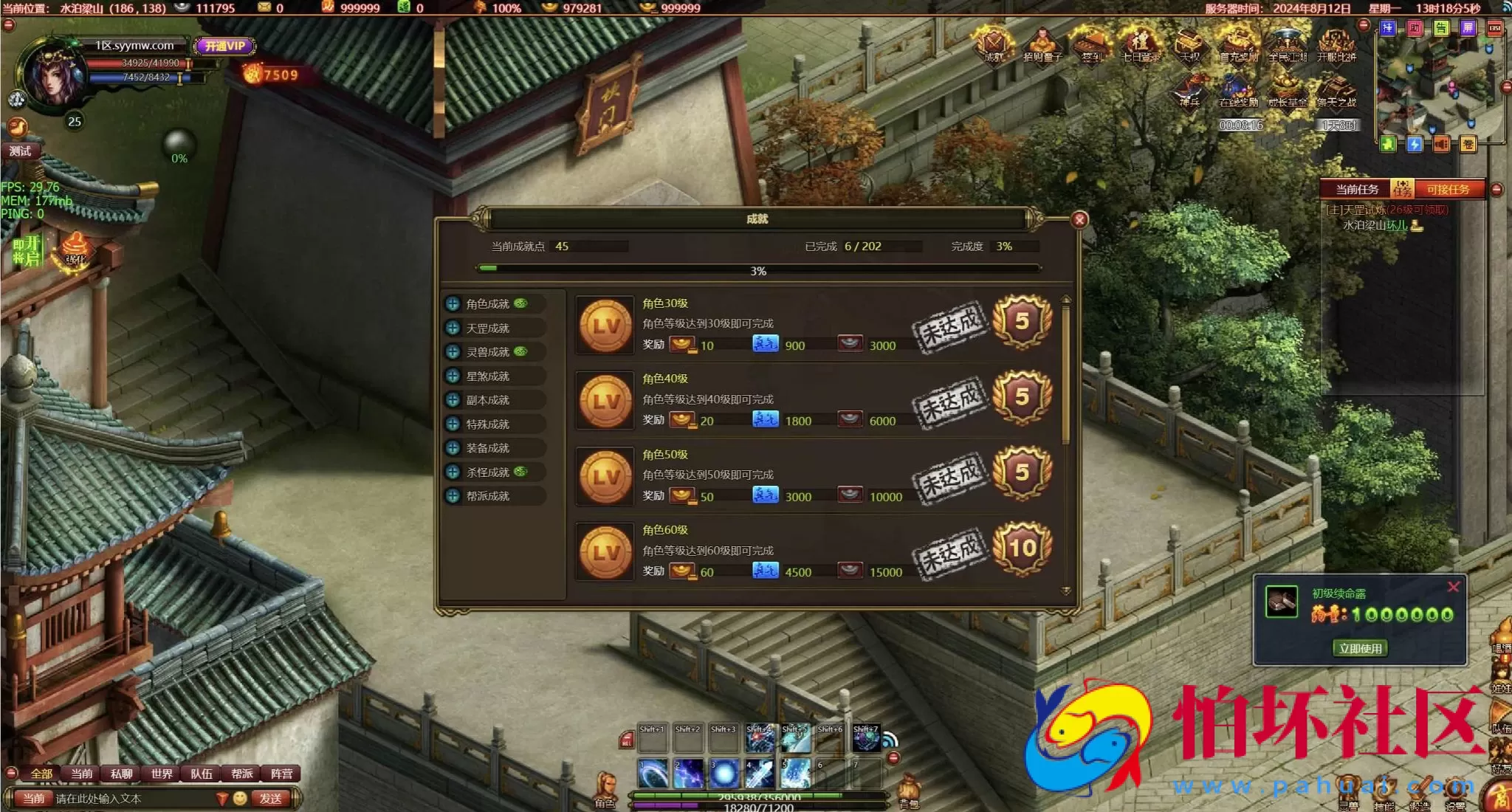This screenshot has height=812, width=1512.
Task: Open the 成长基金 growth fund icon
Action: point(1287,92)
